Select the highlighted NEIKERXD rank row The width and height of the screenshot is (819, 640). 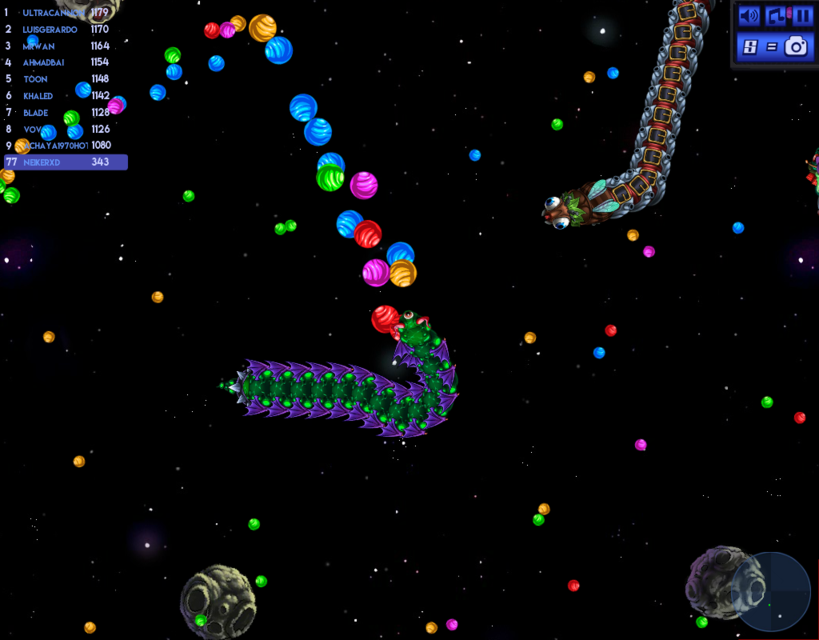point(65,162)
